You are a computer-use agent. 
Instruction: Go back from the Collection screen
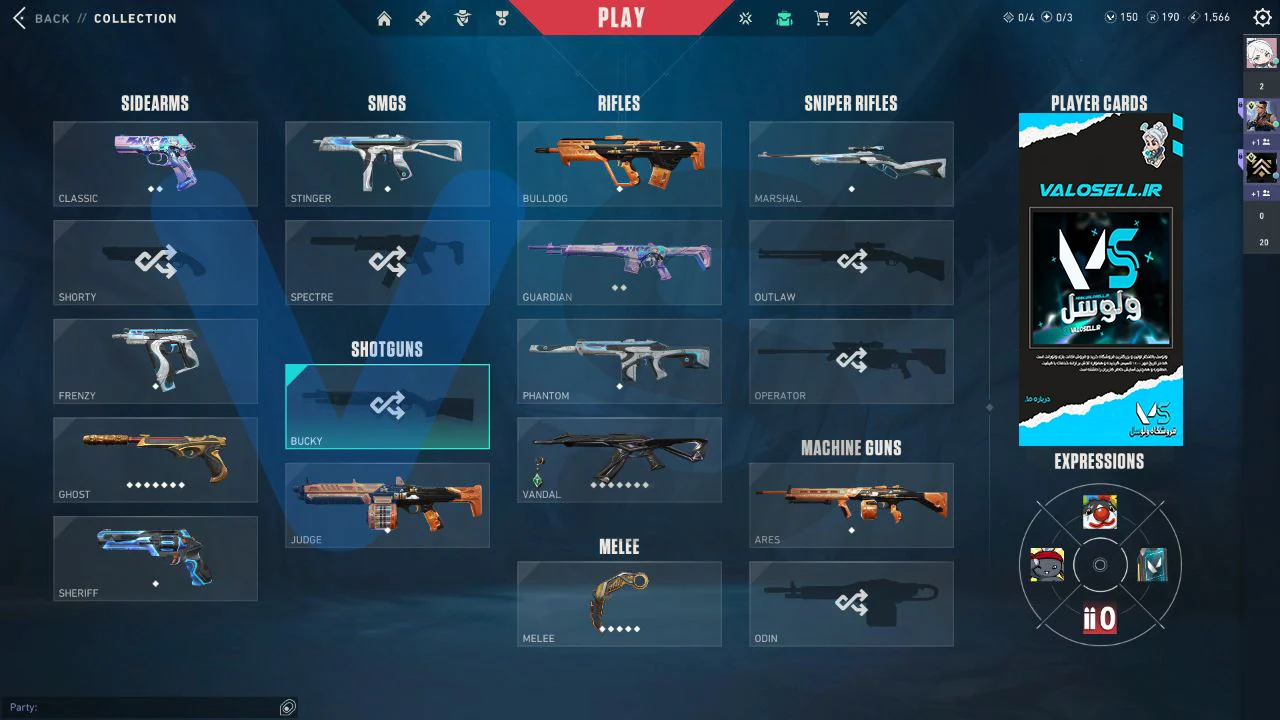(x=42, y=18)
